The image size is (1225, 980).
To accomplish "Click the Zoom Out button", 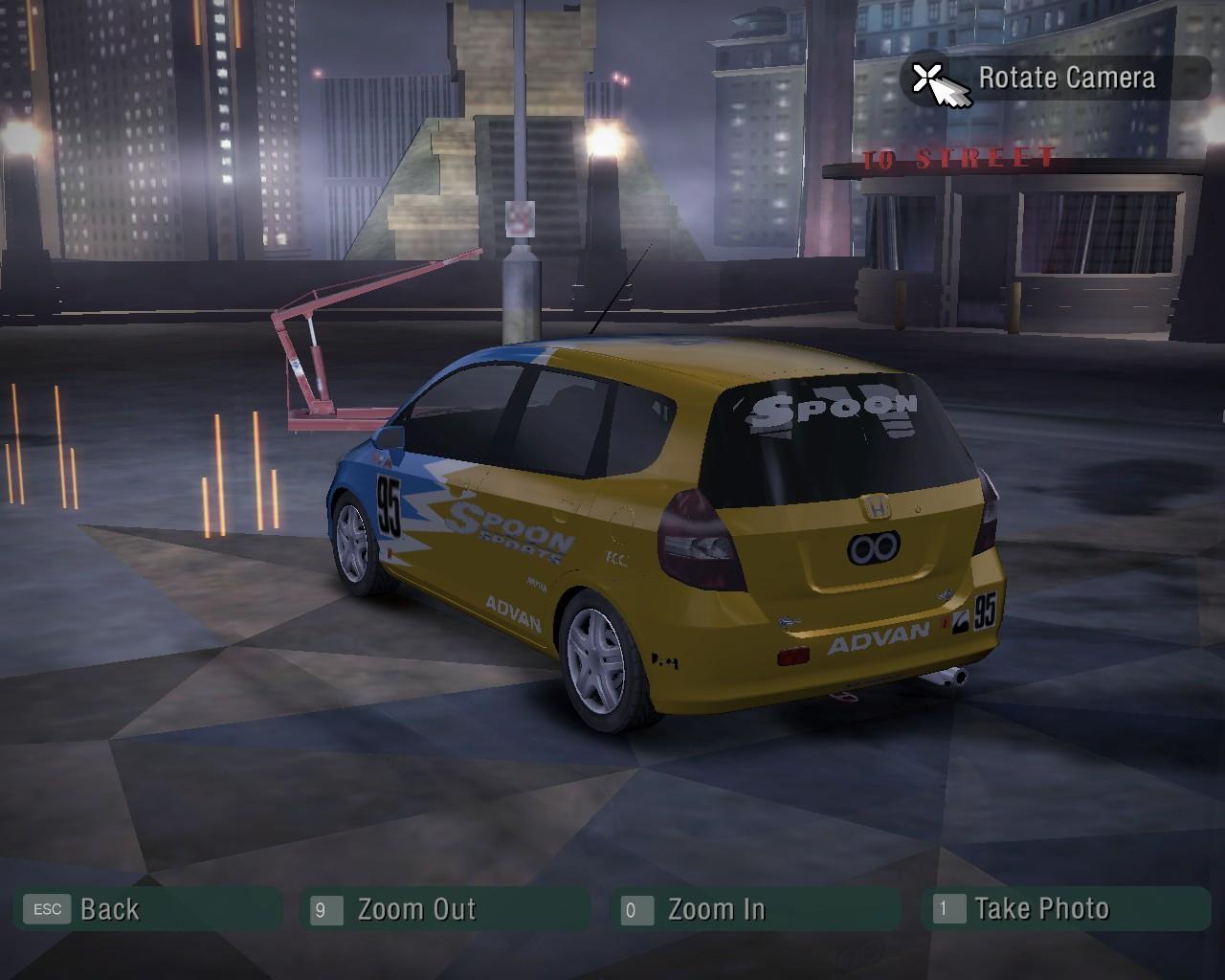I will tap(446, 909).
